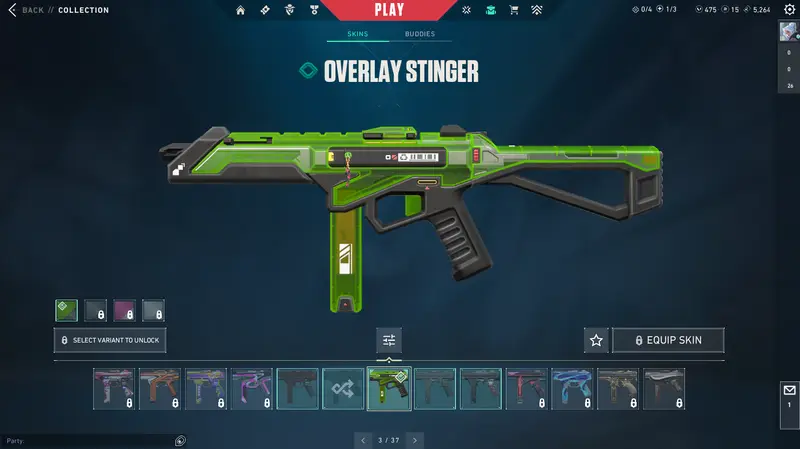
Task: Select the random shuffle skin tile
Action: click(x=343, y=388)
